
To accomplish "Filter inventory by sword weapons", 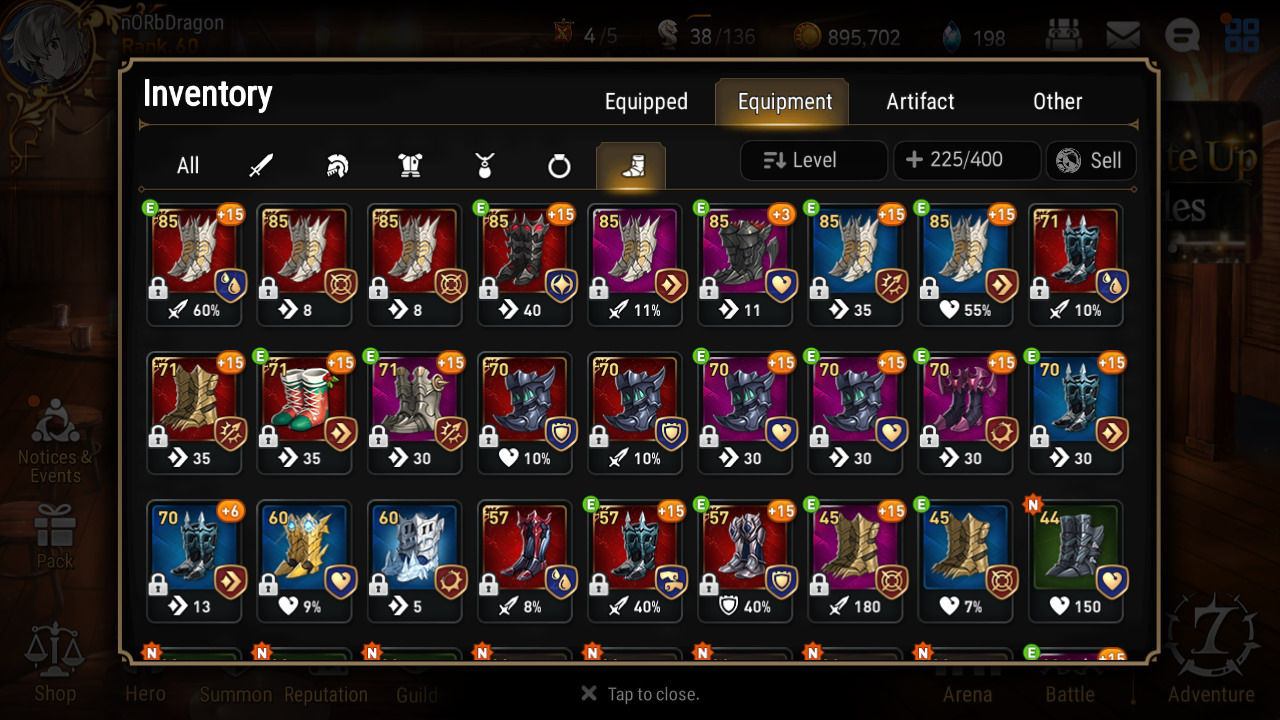I will (261, 166).
